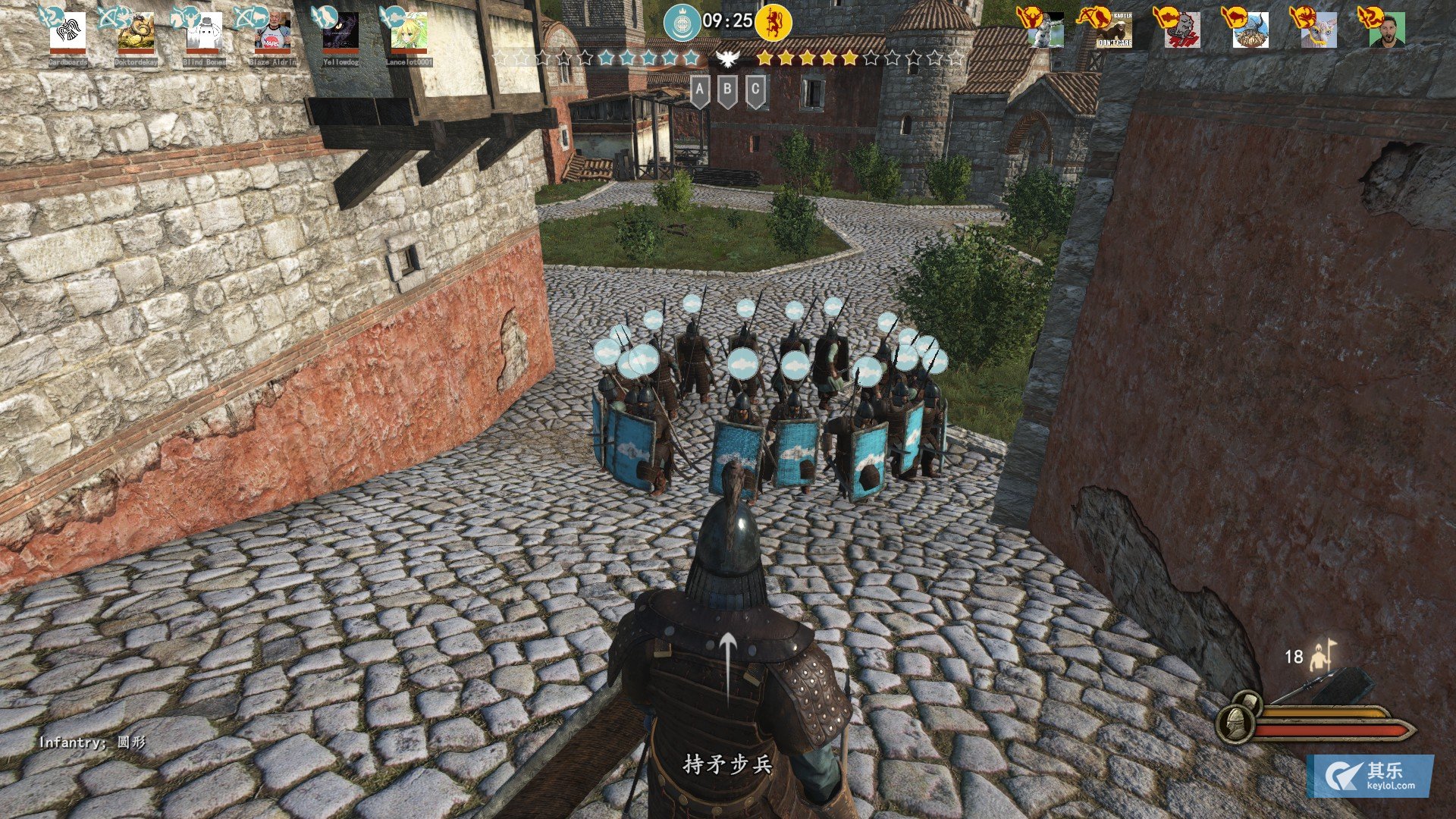Image resolution: width=1456 pixels, height=819 pixels.
Task: Open the keylol.com watermark logo
Action: [x=1370, y=776]
